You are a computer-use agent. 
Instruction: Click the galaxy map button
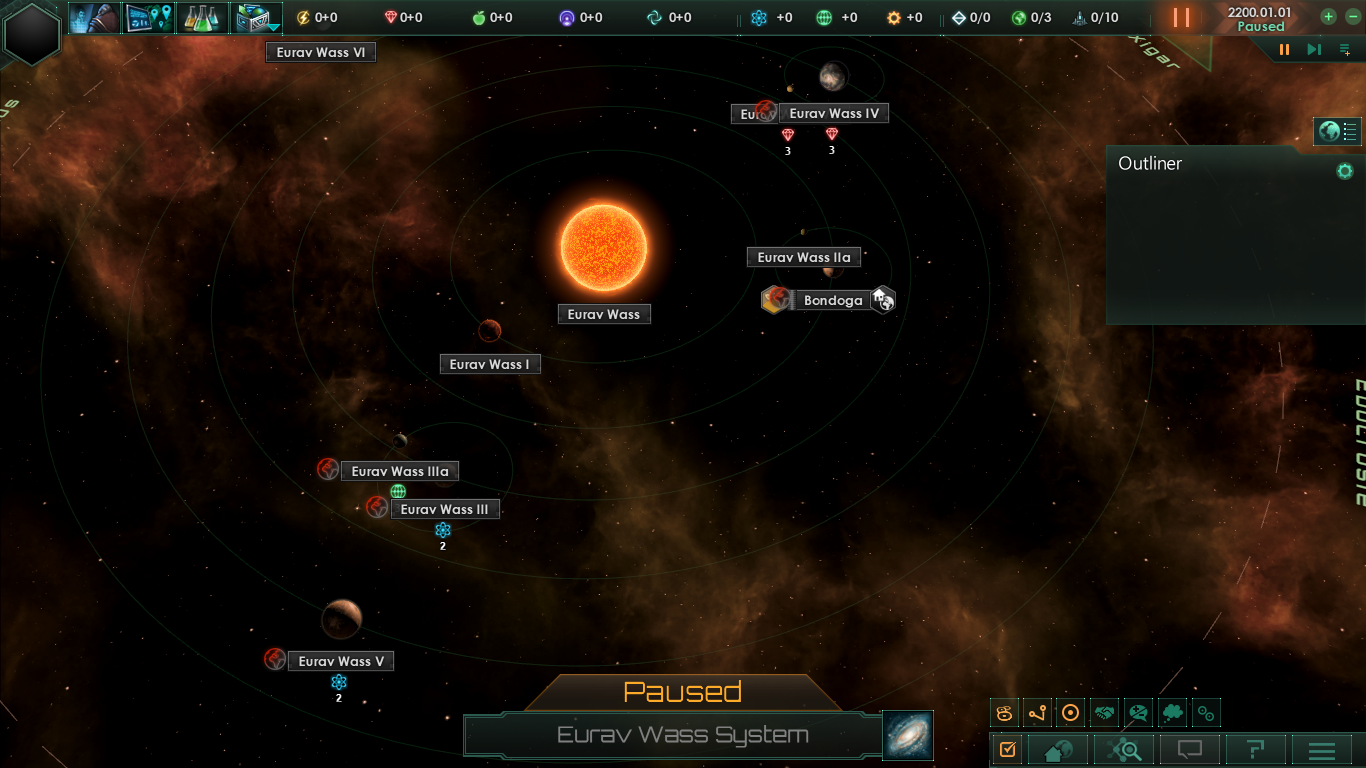pyautogui.click(x=908, y=735)
